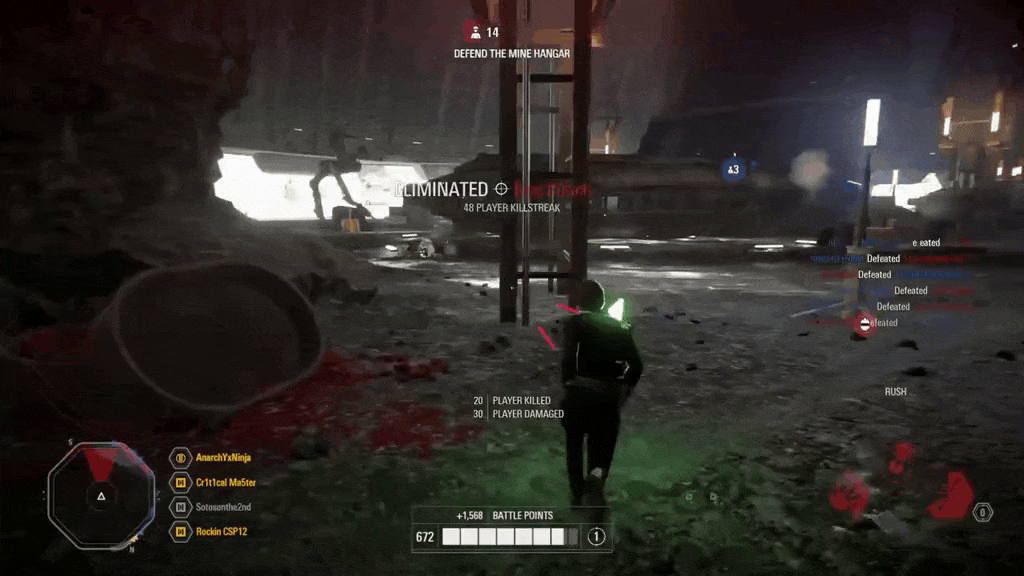
Task: Click the octagonal minimap radar
Action: tap(101, 494)
